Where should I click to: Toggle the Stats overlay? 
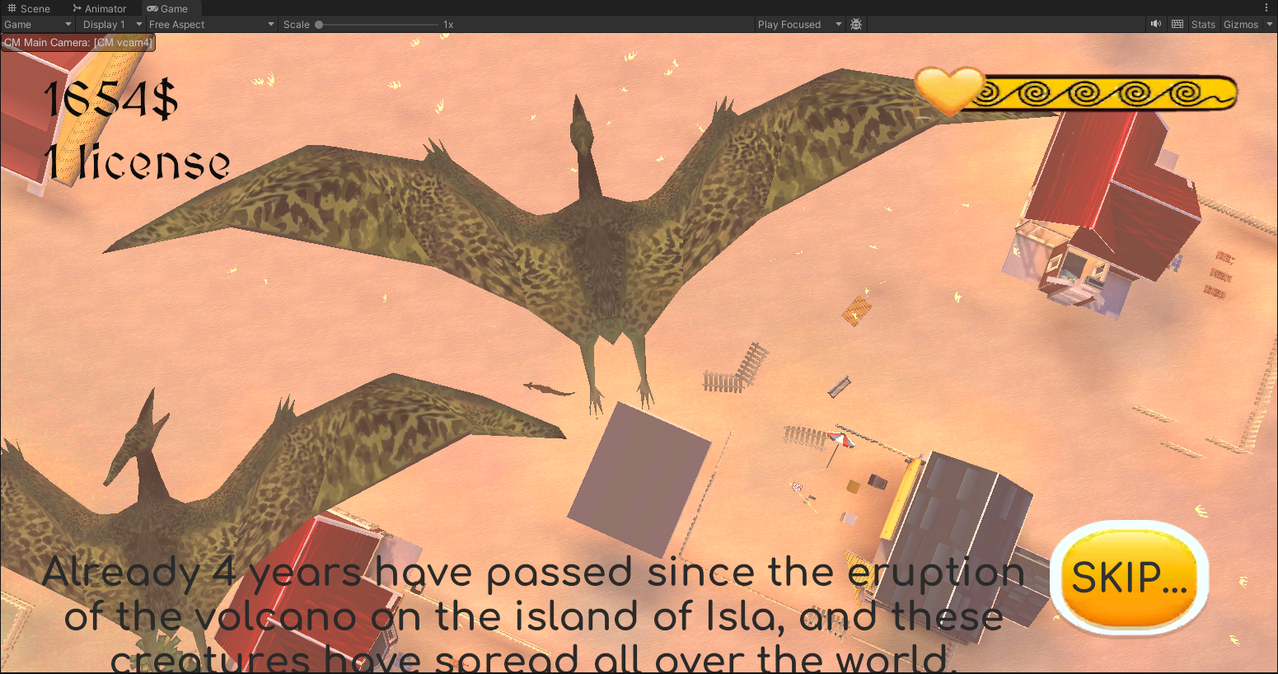coord(1203,24)
